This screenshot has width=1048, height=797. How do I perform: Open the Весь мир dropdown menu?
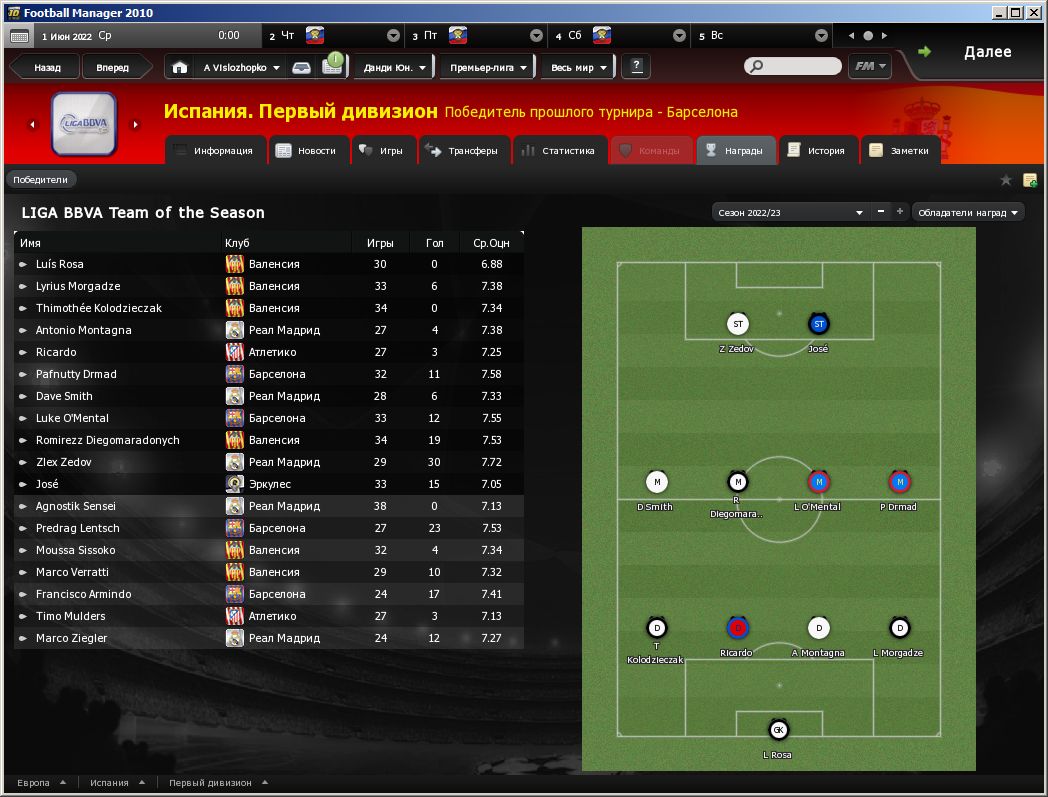(578, 68)
